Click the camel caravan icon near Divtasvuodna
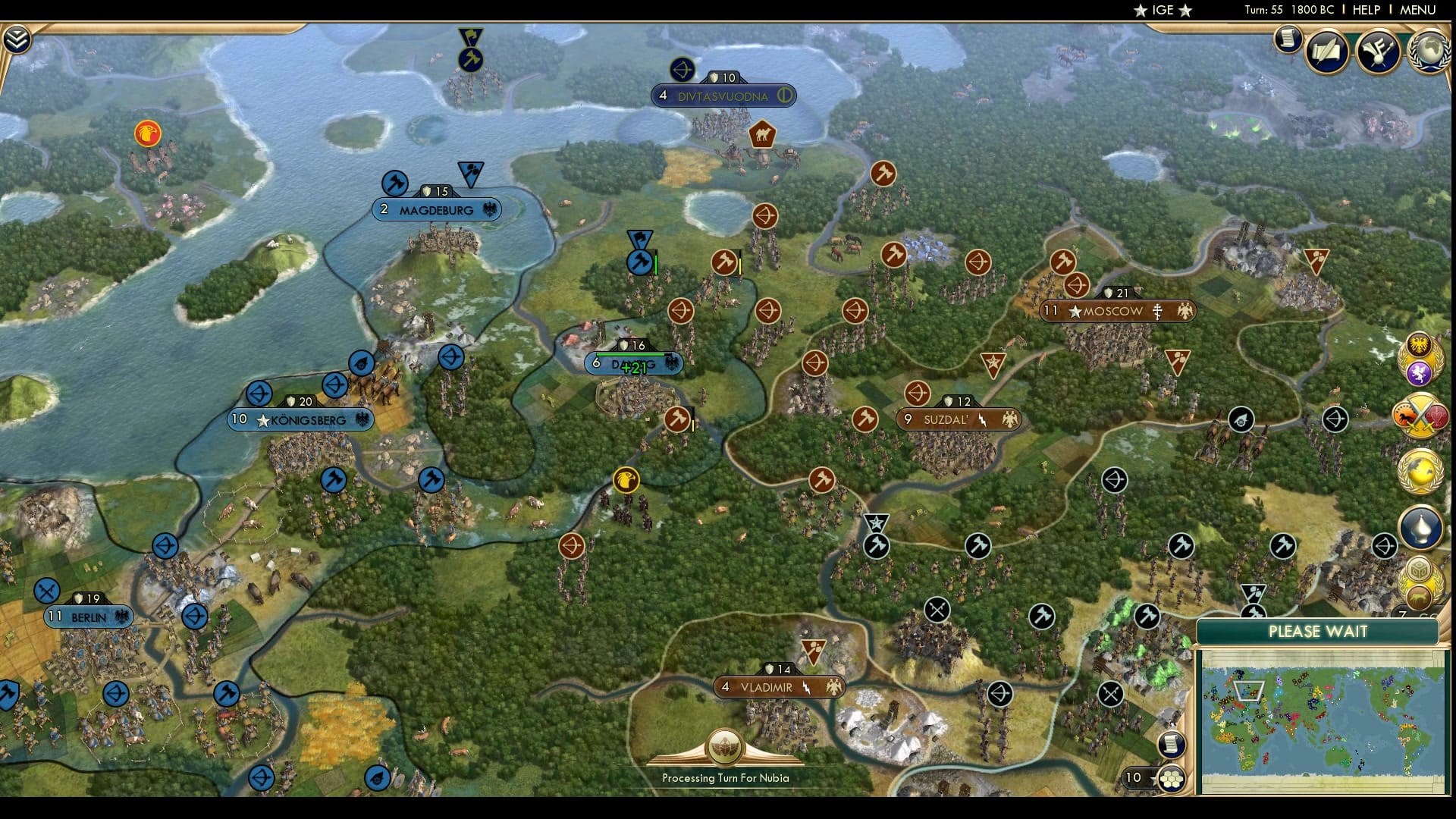The image size is (1456, 819). pyautogui.click(x=764, y=135)
